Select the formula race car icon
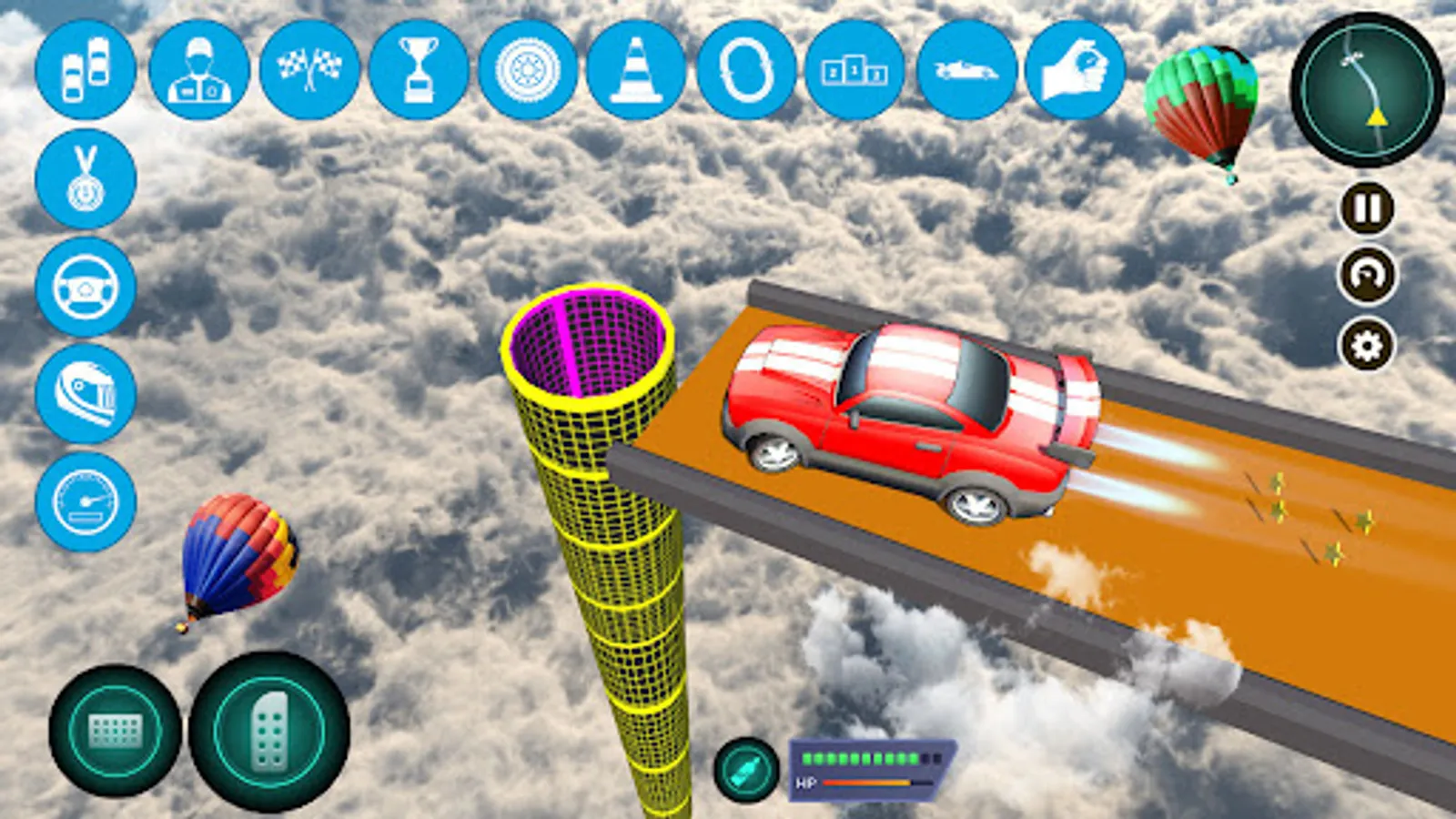This screenshot has height=819, width=1456. click(x=966, y=70)
